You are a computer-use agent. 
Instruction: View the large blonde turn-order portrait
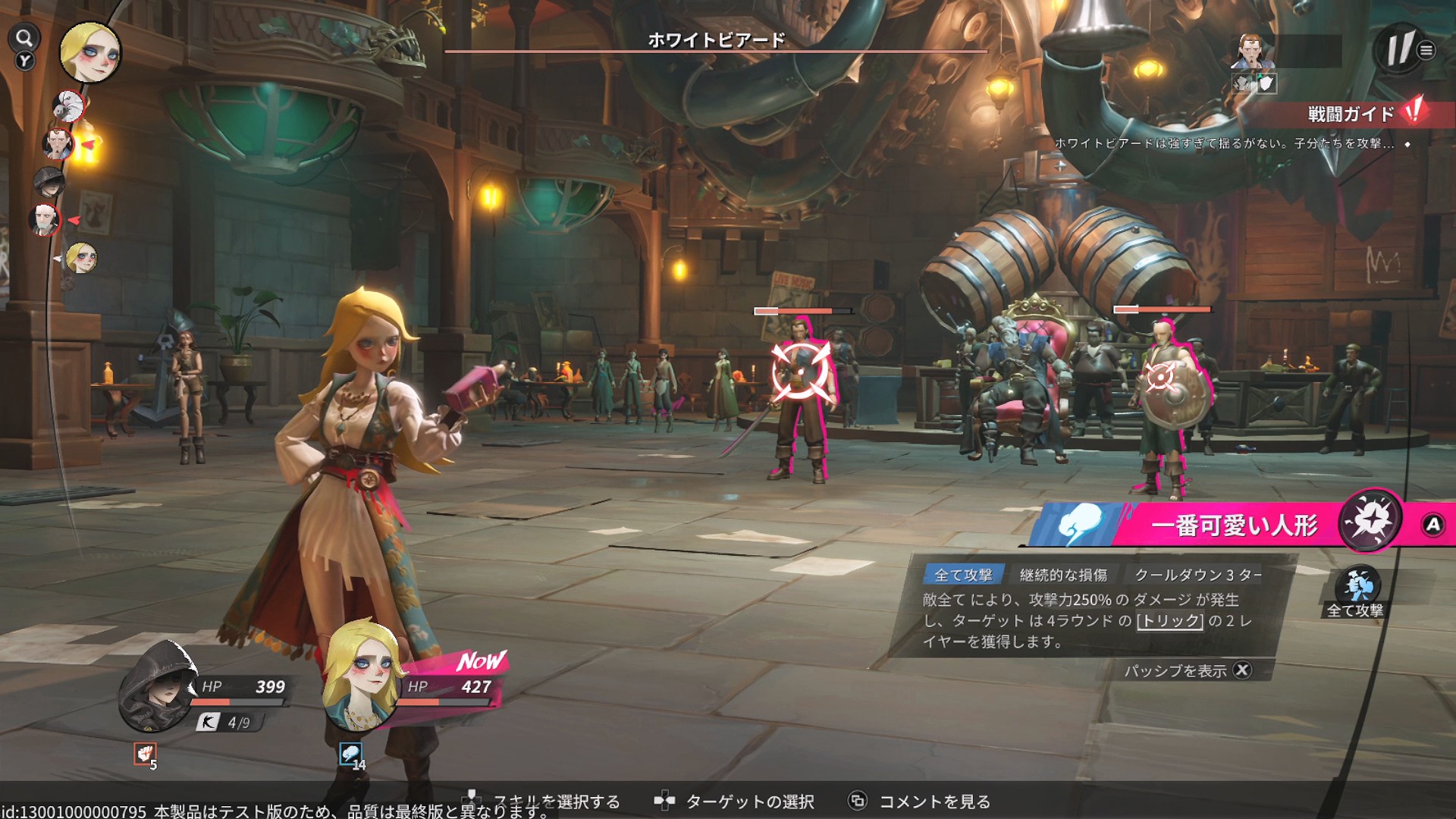[x=90, y=52]
